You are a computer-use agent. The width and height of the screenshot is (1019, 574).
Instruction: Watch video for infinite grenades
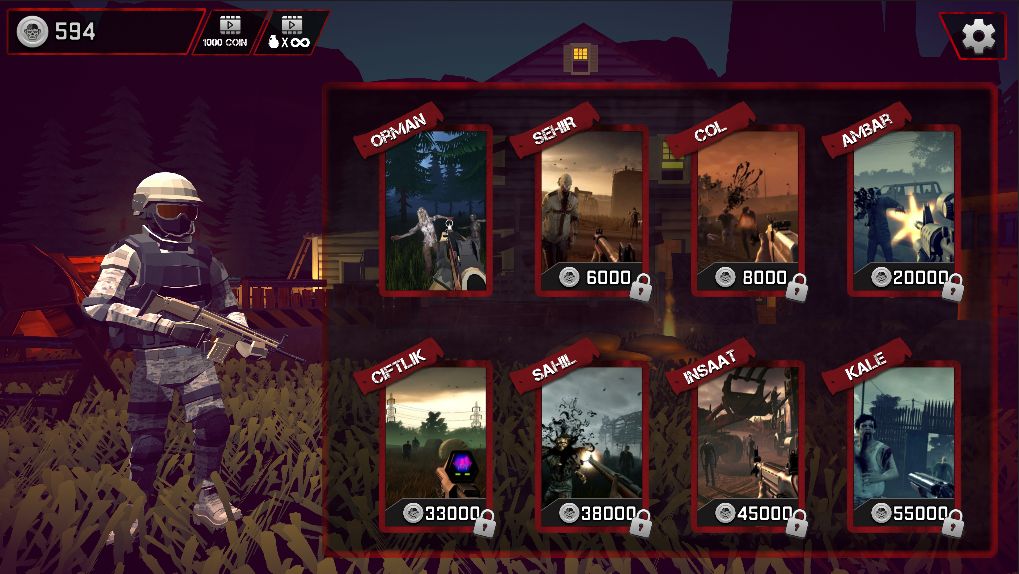click(x=292, y=32)
